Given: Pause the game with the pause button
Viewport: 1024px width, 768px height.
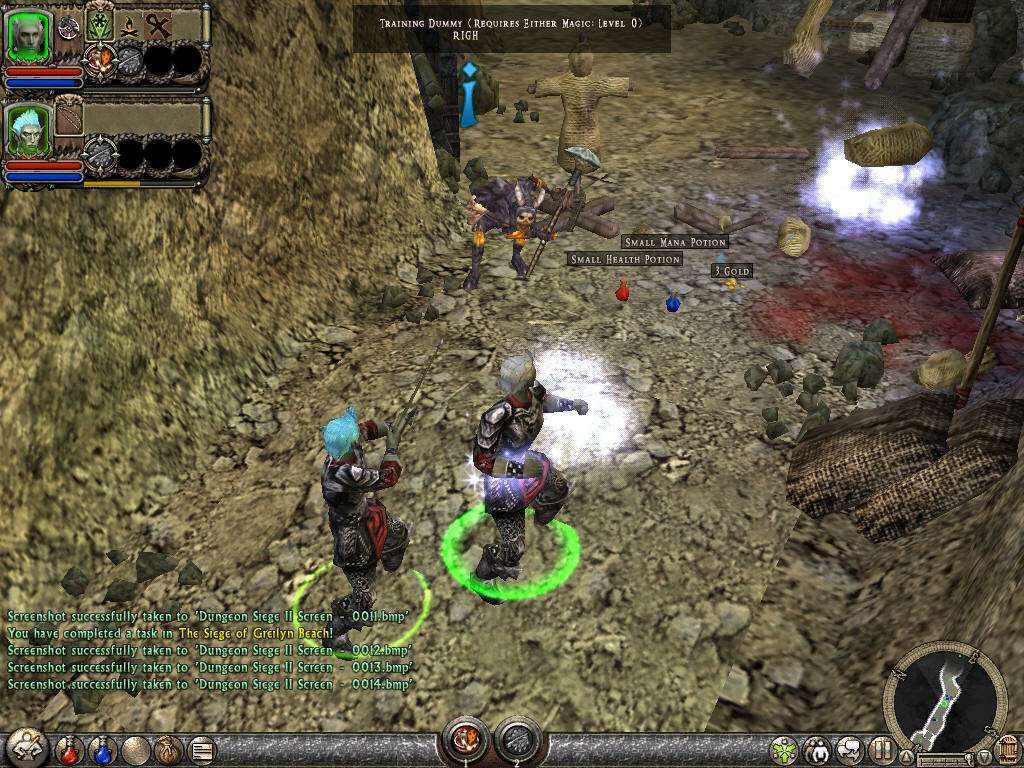Looking at the screenshot, I should pyautogui.click(x=882, y=749).
